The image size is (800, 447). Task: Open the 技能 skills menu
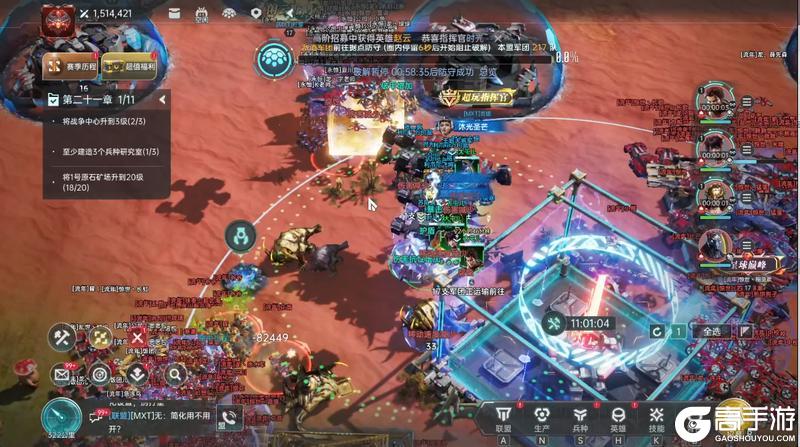pos(655,419)
